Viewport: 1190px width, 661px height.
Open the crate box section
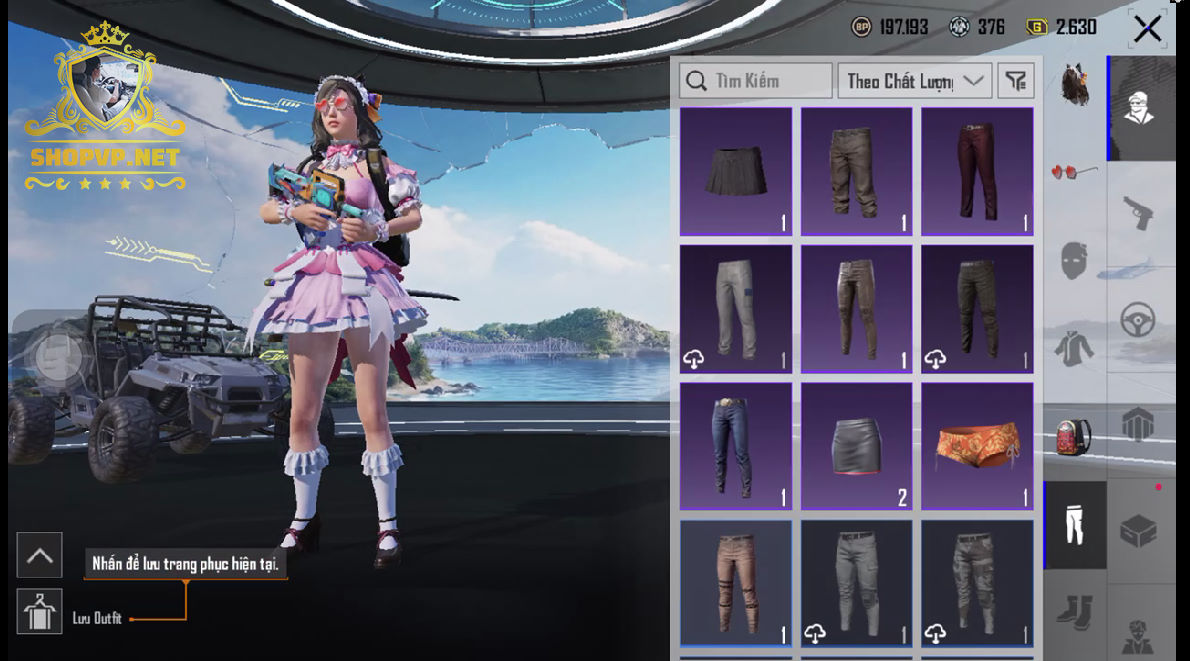pos(1138,530)
